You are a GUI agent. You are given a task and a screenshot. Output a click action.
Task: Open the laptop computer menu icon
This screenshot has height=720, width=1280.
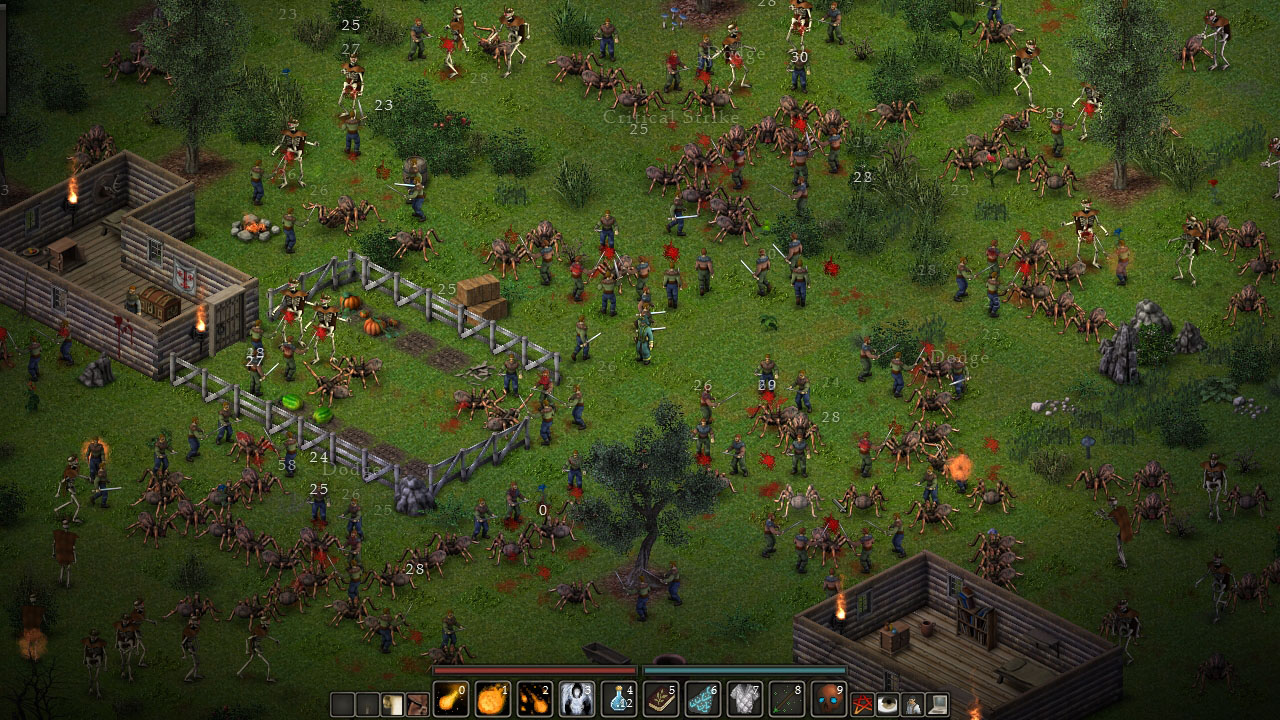(938, 704)
